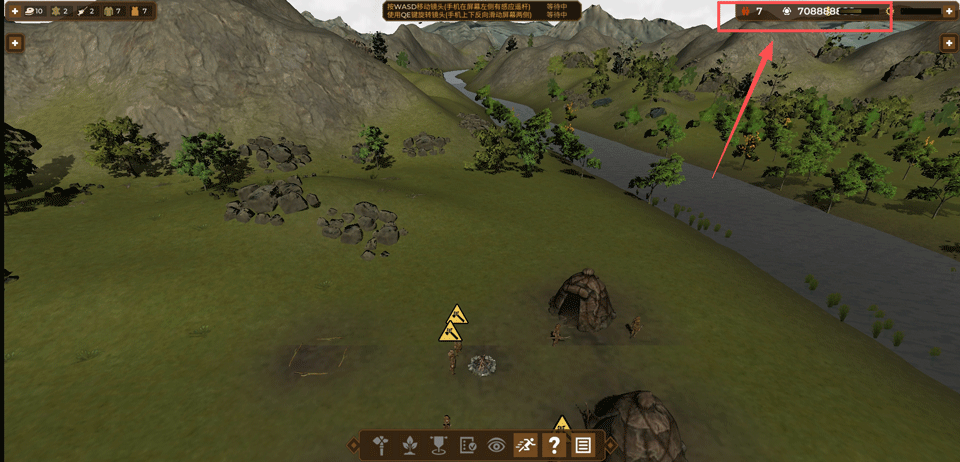Open help with the question mark button

[x=554, y=446]
